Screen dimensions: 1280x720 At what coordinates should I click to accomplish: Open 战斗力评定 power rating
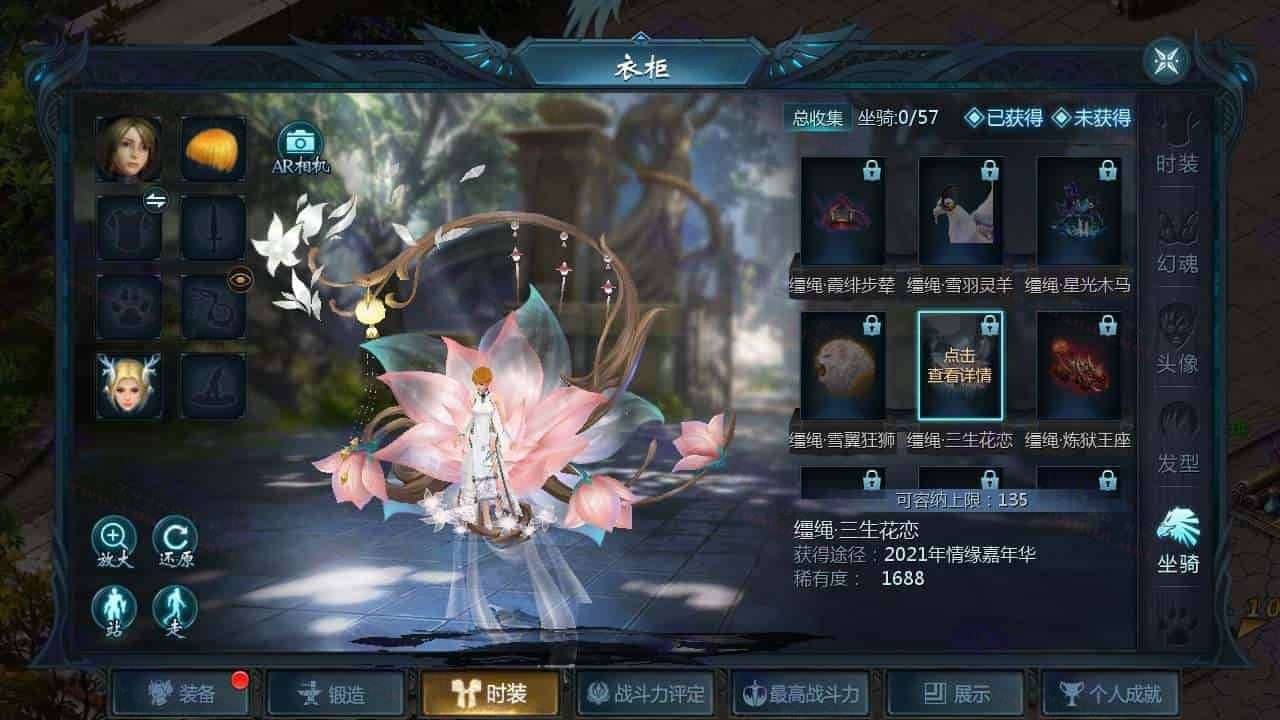click(x=646, y=693)
